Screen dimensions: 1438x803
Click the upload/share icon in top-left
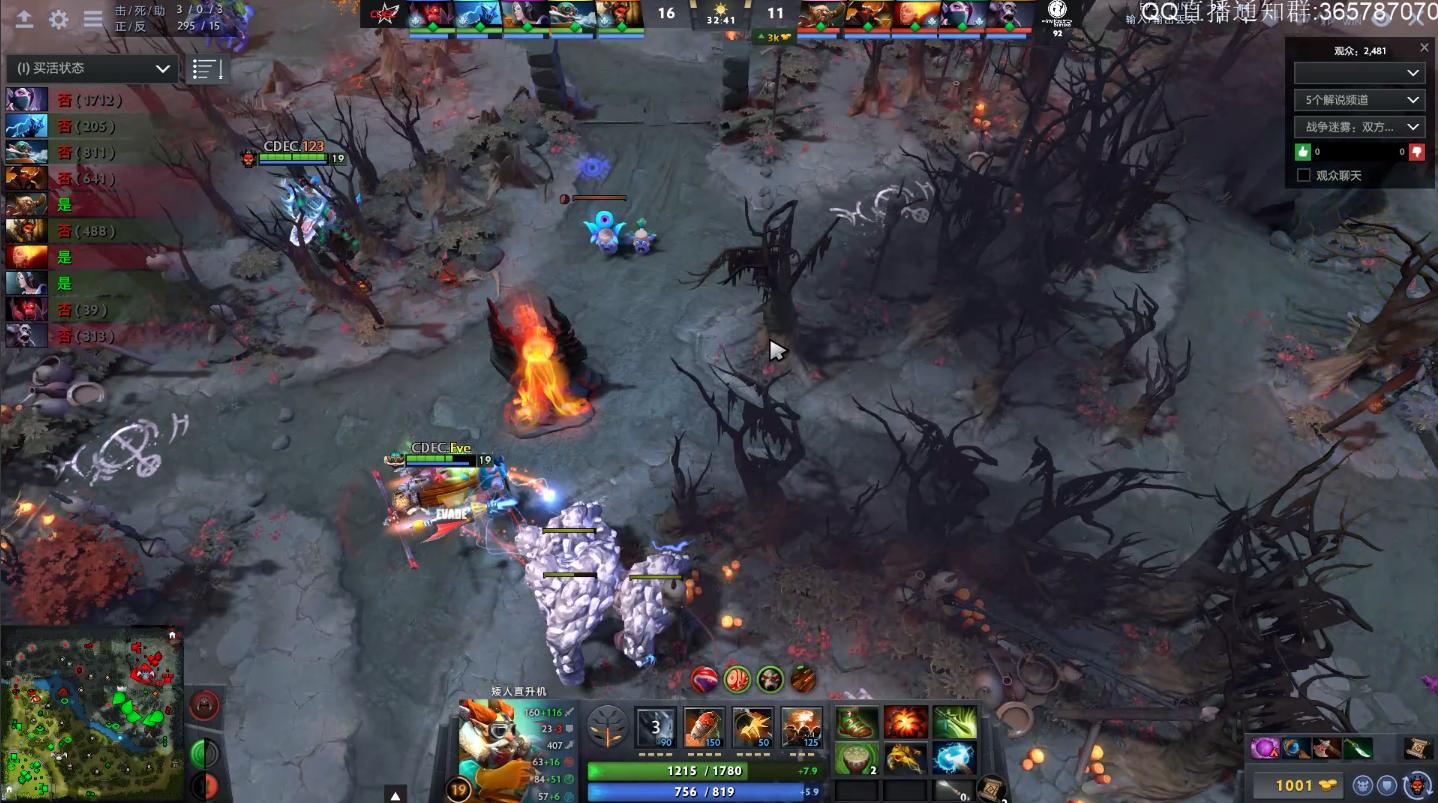click(24, 17)
